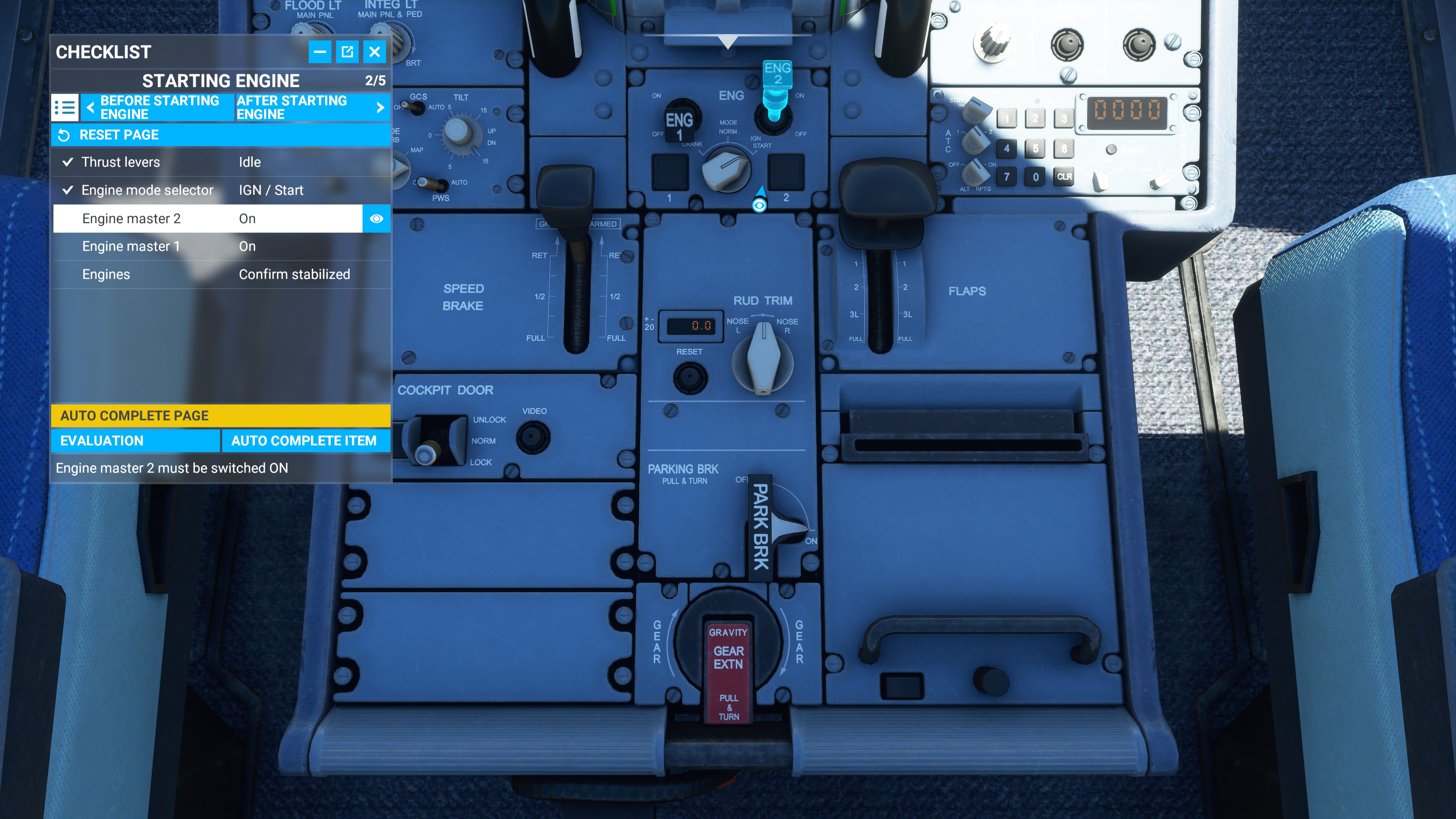Click the Reset Page circular arrow icon
Image resolution: width=1456 pixels, height=819 pixels.
[64, 135]
